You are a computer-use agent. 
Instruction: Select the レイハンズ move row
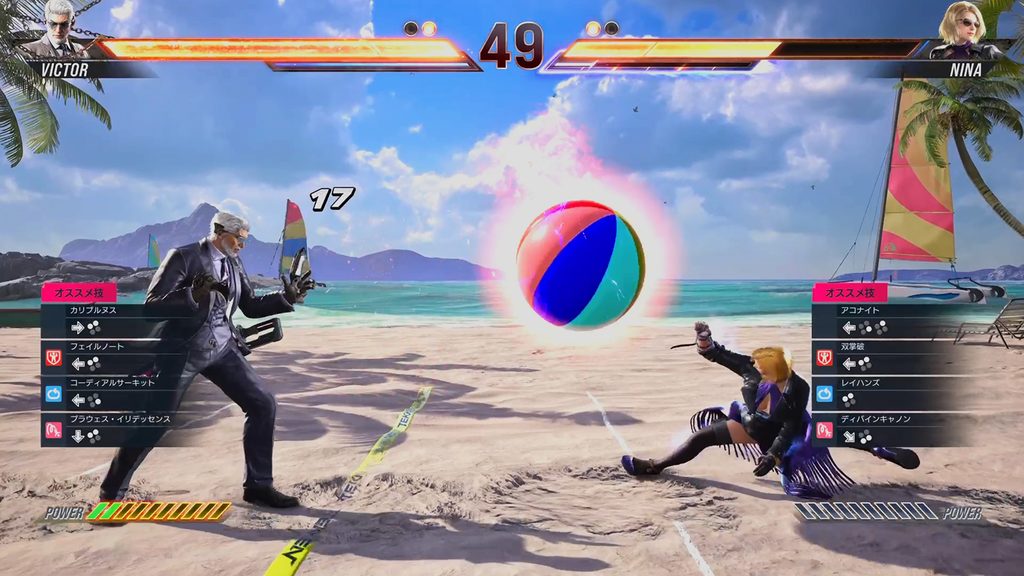pyautogui.click(x=880, y=391)
